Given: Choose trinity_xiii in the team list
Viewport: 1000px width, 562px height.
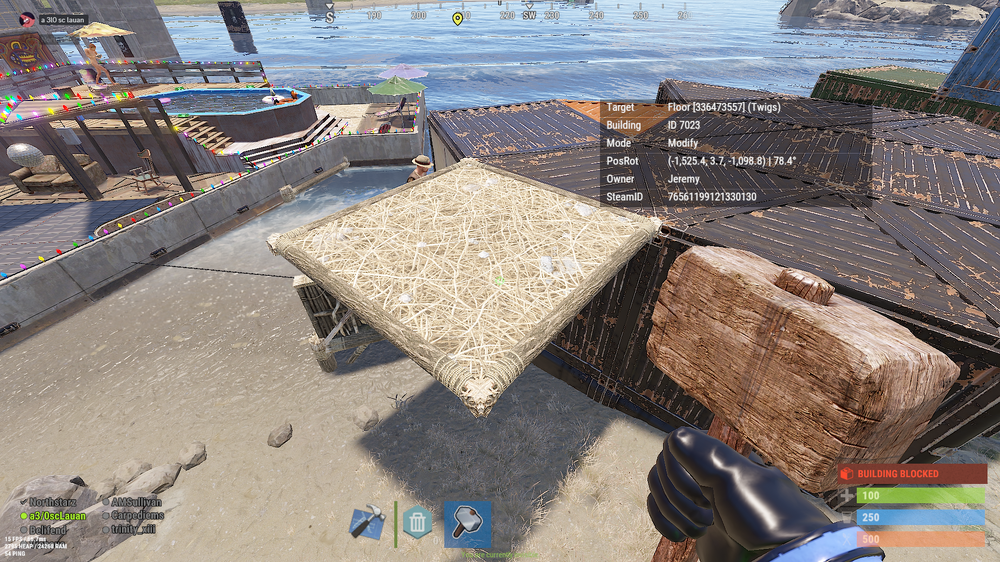Looking at the screenshot, I should coord(134,529).
